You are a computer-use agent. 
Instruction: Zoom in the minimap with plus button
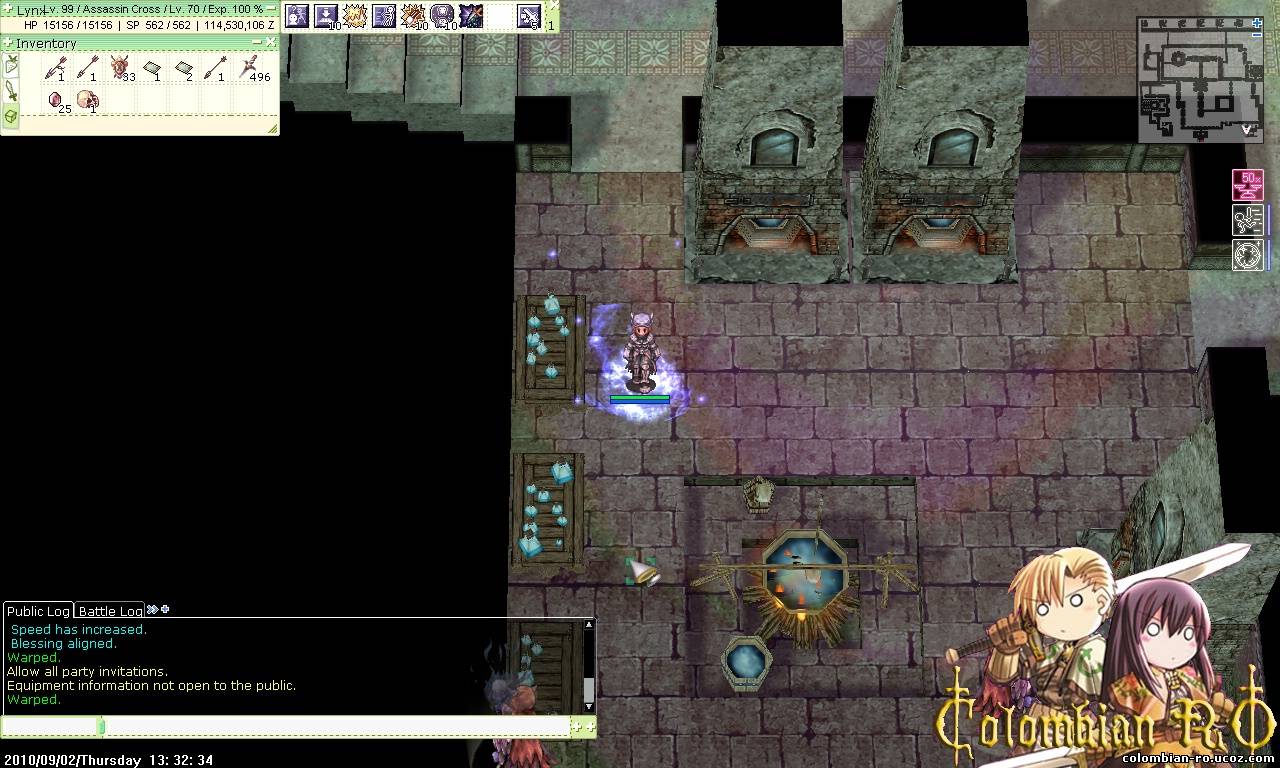coord(1257,22)
